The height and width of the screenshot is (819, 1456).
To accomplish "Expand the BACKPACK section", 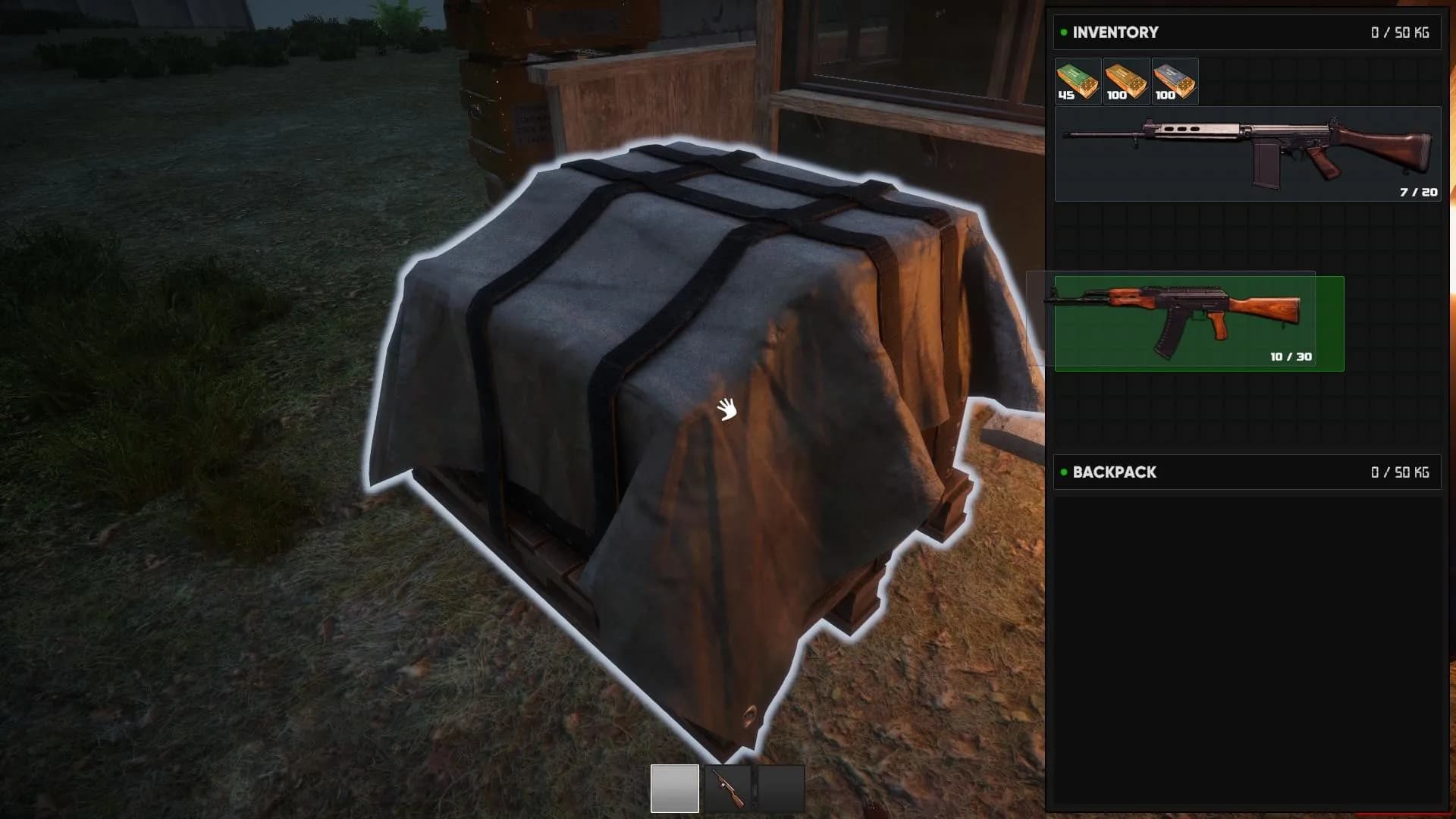I will click(x=1114, y=472).
